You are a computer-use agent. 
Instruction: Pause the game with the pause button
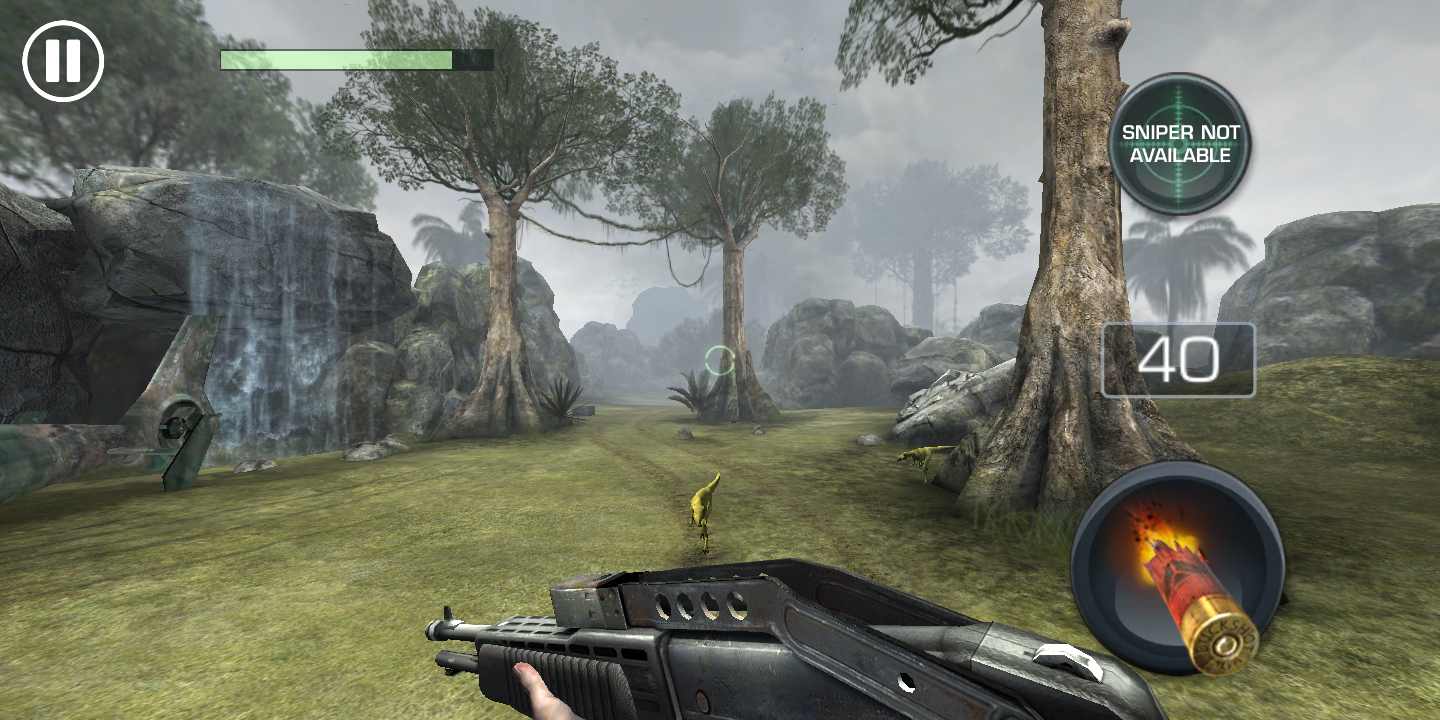(63, 61)
